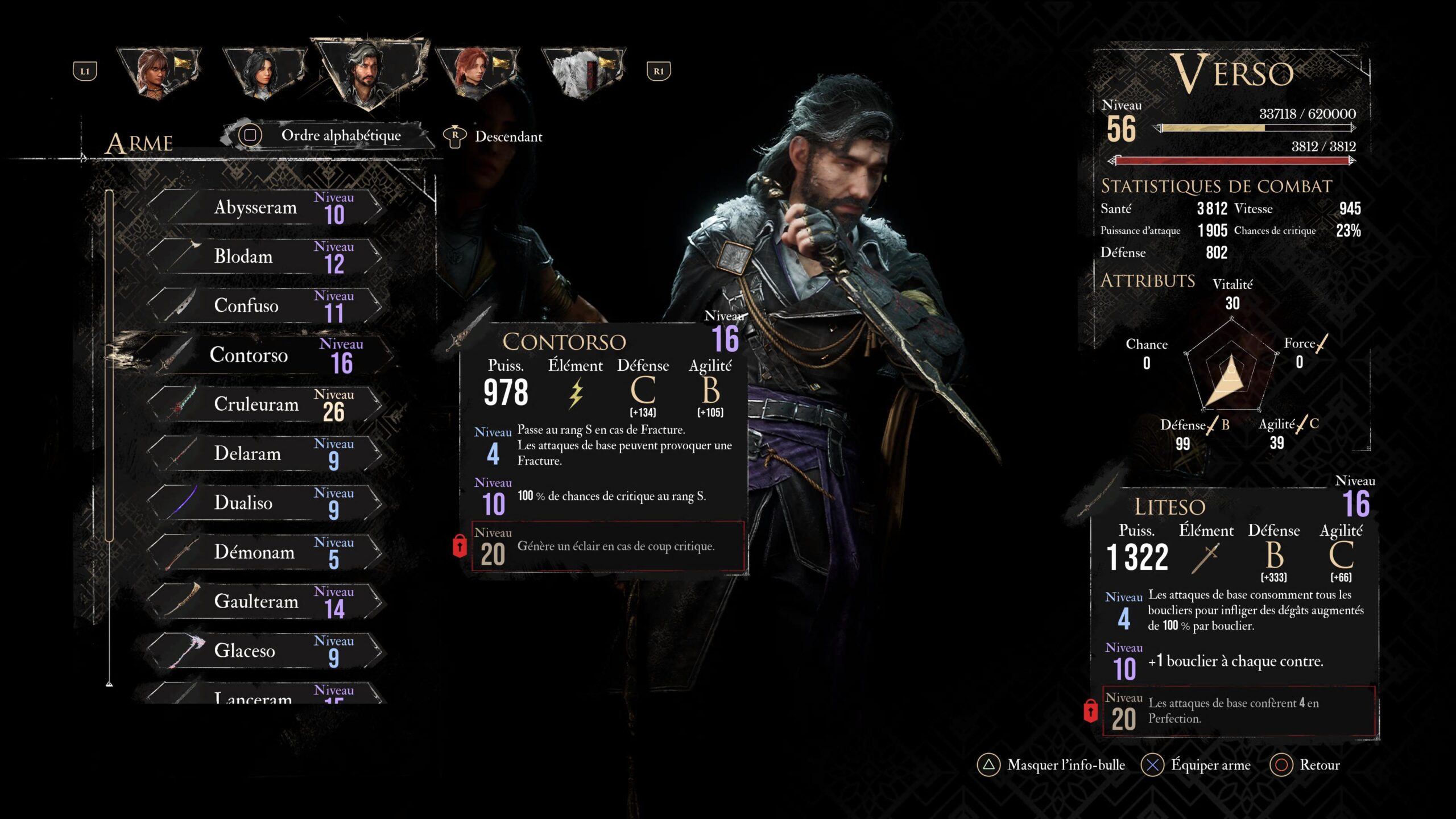Select the Delaram weapon
Image resolution: width=1456 pixels, height=819 pixels.
coord(264,454)
